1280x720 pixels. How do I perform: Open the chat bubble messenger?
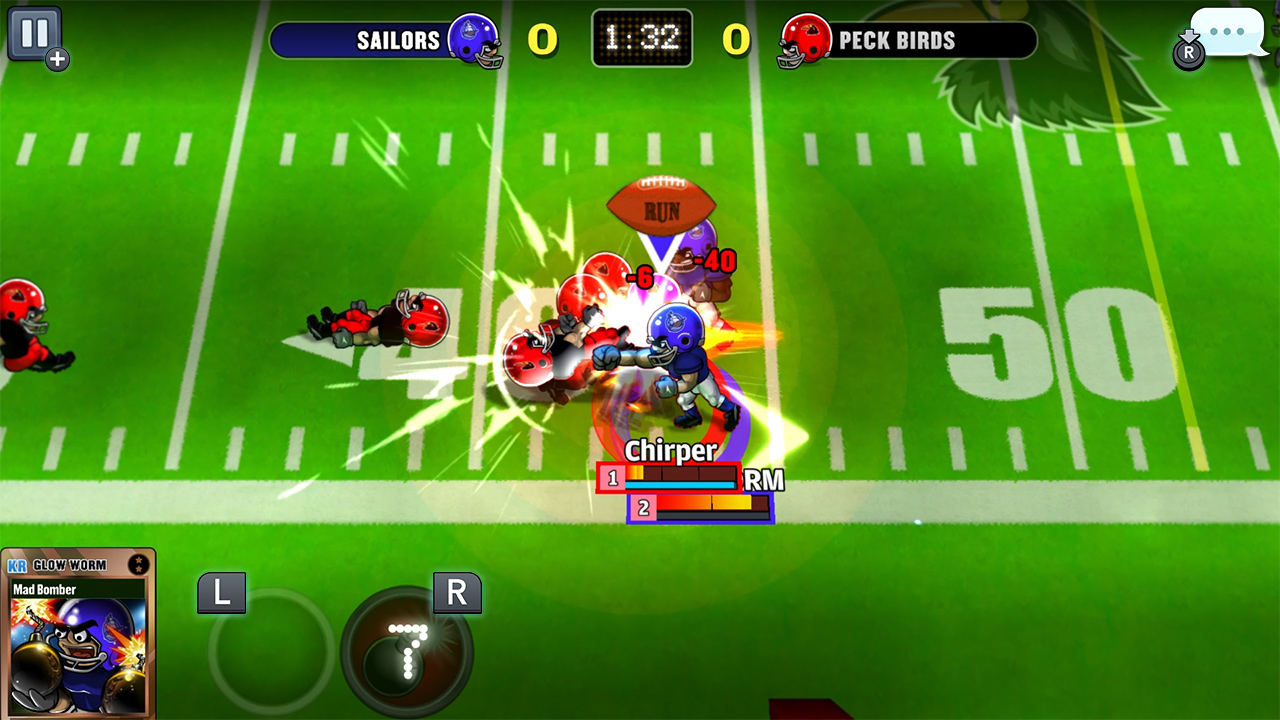point(1228,33)
